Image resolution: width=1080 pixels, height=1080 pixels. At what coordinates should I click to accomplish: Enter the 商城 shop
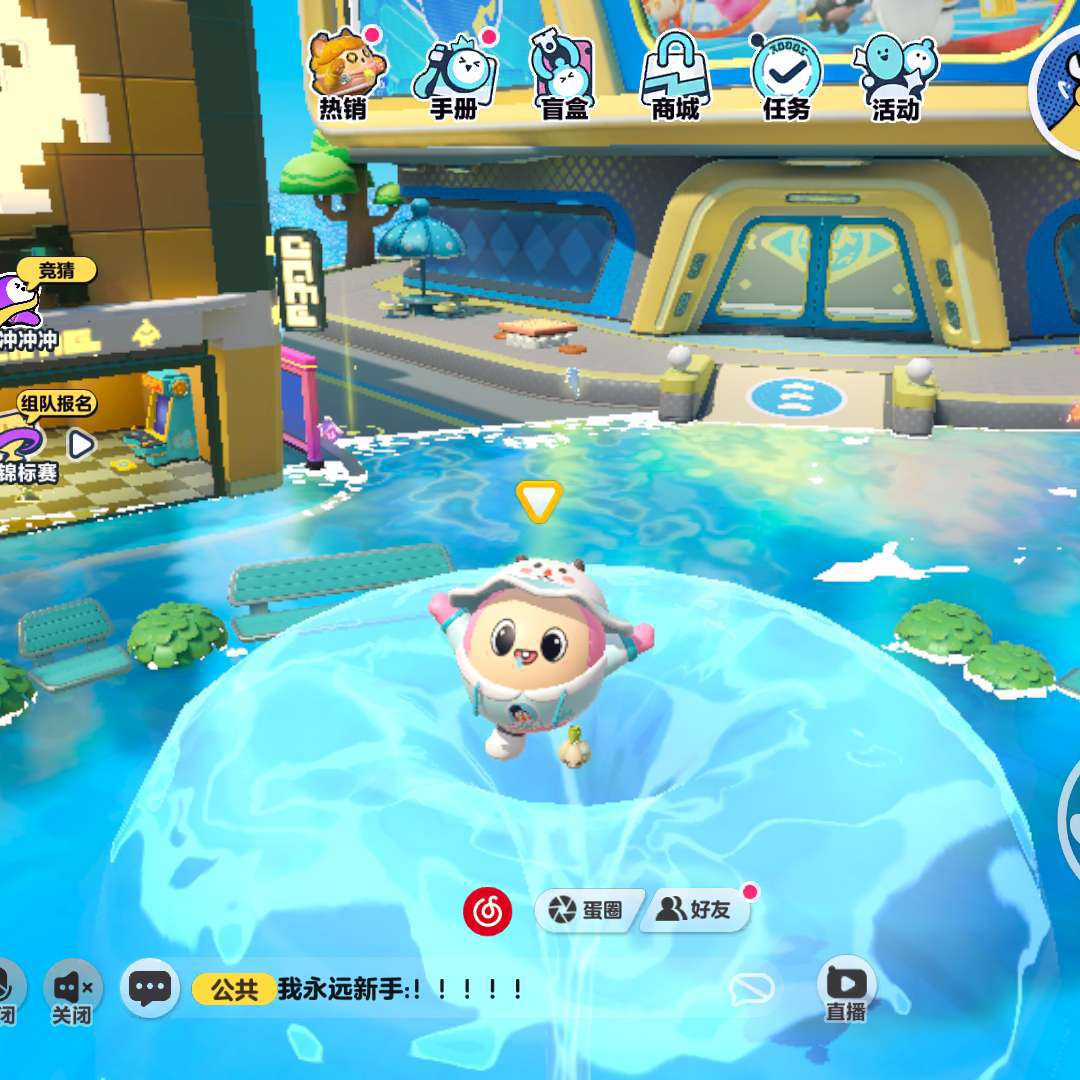tap(675, 75)
